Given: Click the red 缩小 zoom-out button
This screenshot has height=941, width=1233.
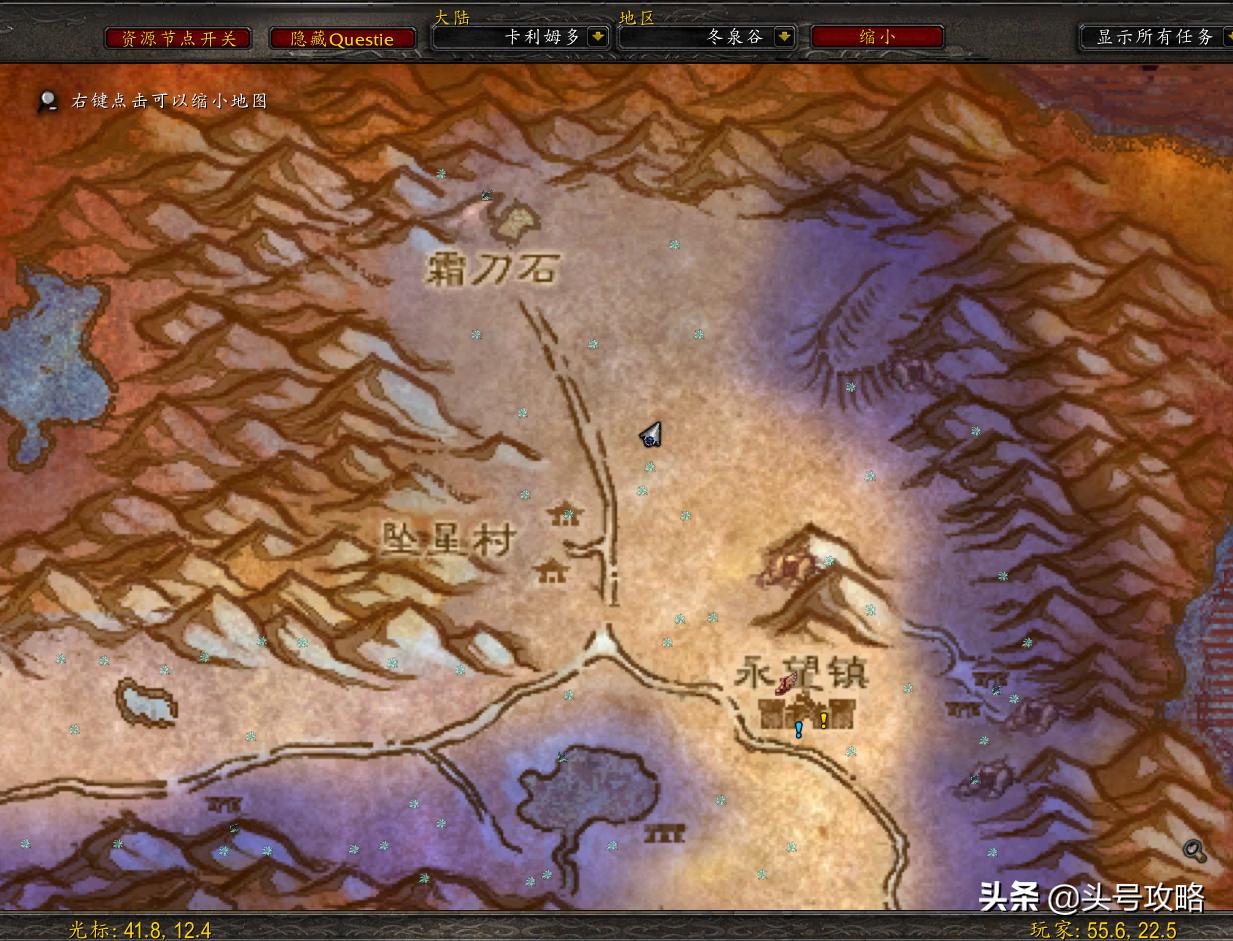Looking at the screenshot, I should click(876, 37).
